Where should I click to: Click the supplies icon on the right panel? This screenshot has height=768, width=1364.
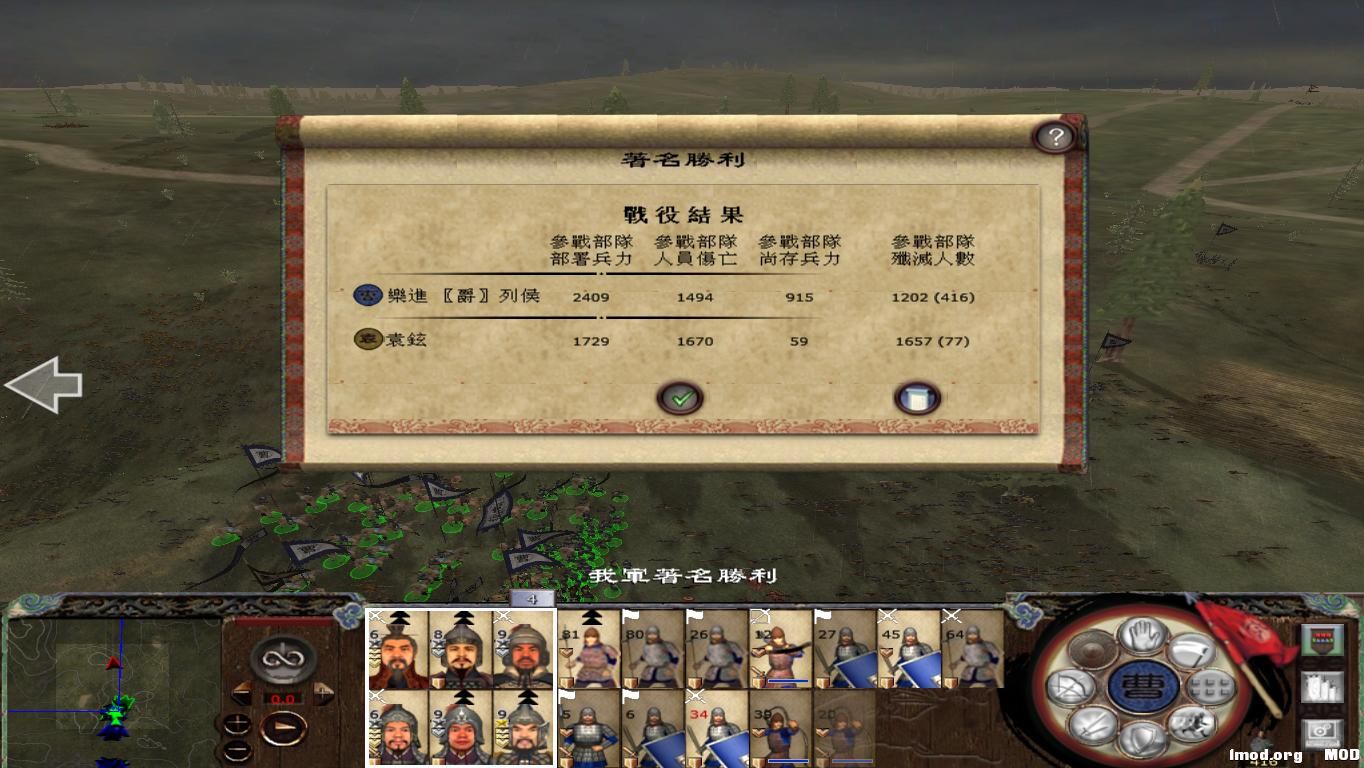(1320, 688)
